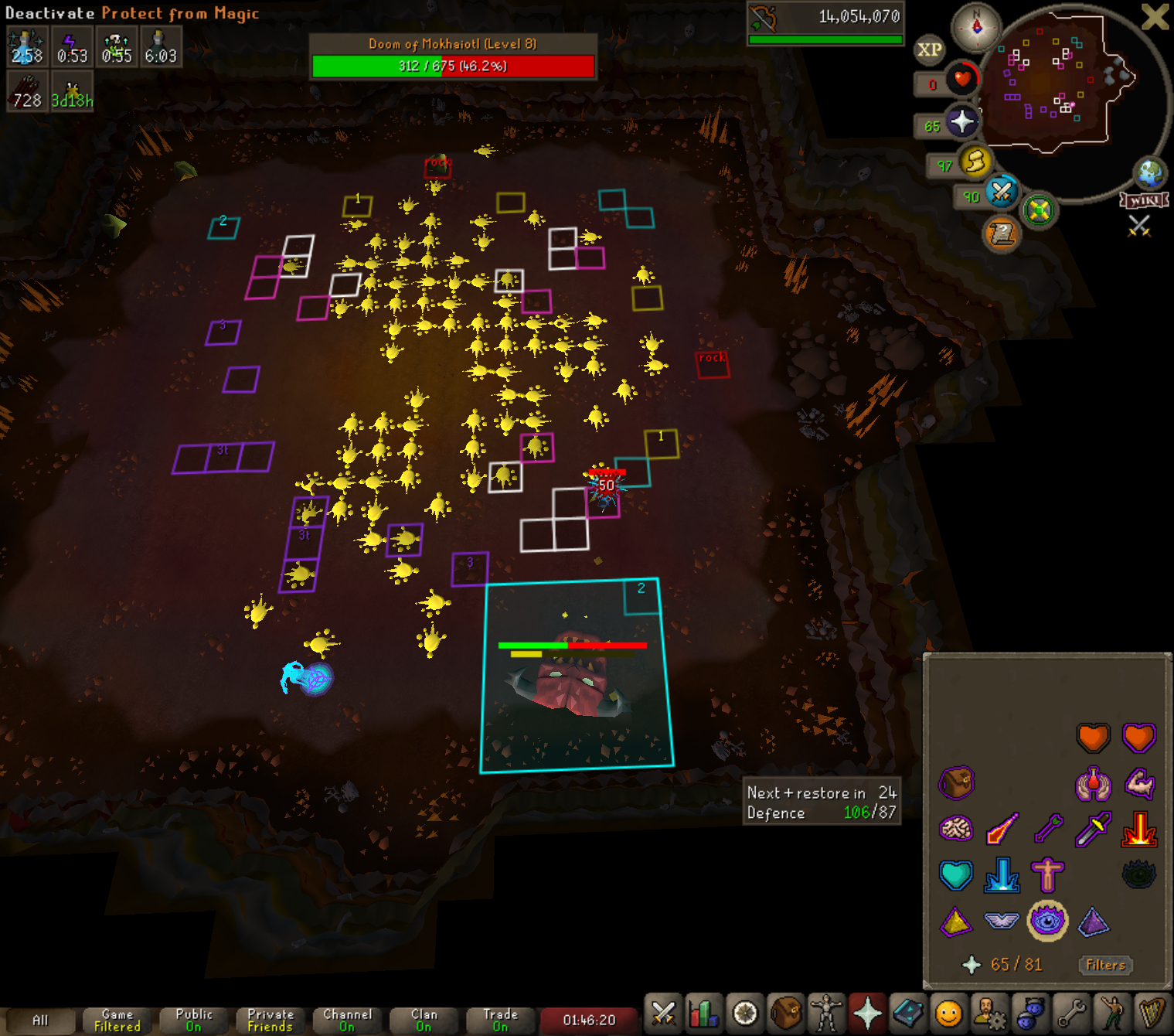The width and height of the screenshot is (1174, 1036).
Task: Activate the teal heart prayer
Action: (956, 875)
